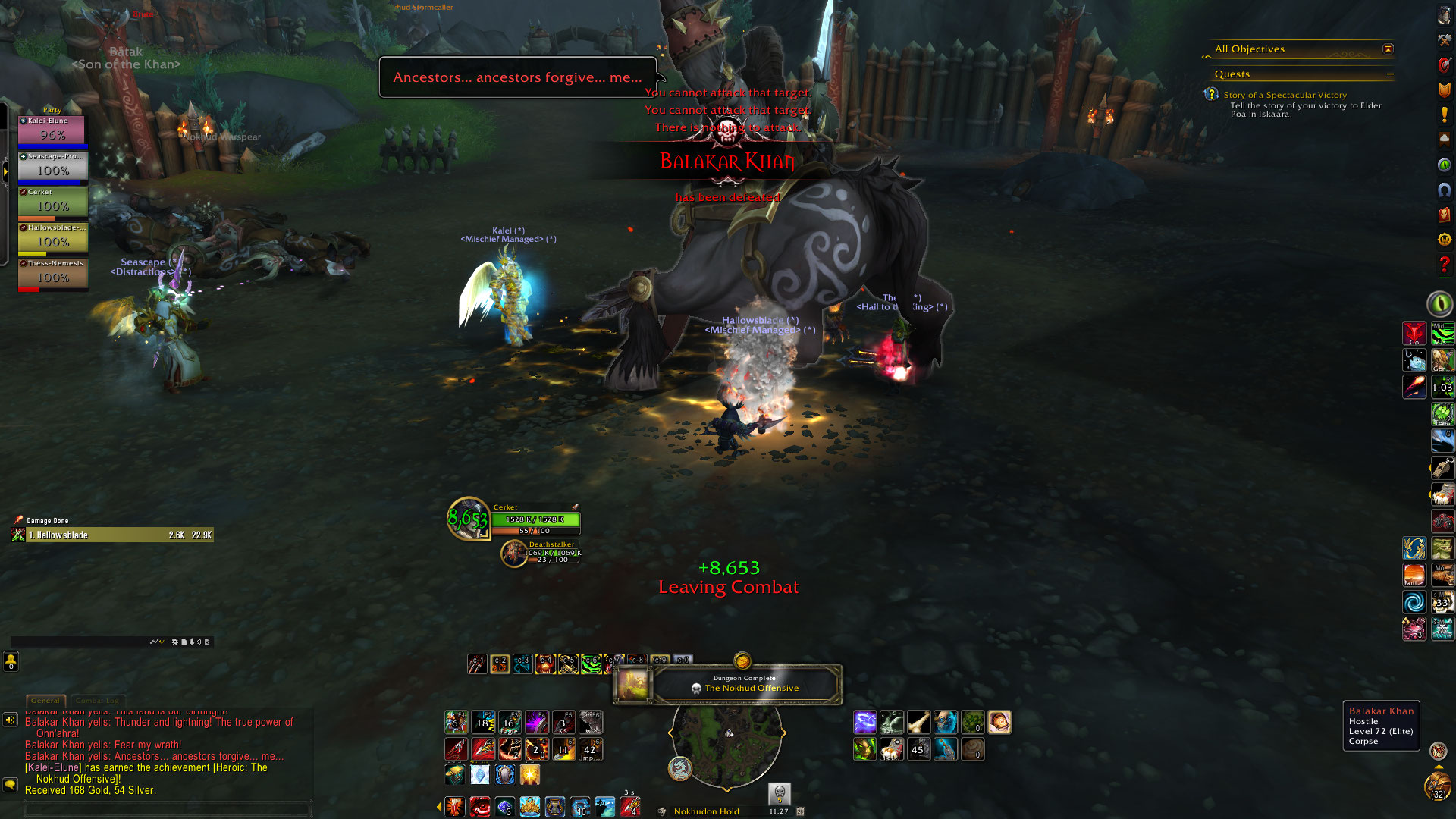1456x819 pixels.
Task: Minimize the Quests section
Action: point(1390,74)
